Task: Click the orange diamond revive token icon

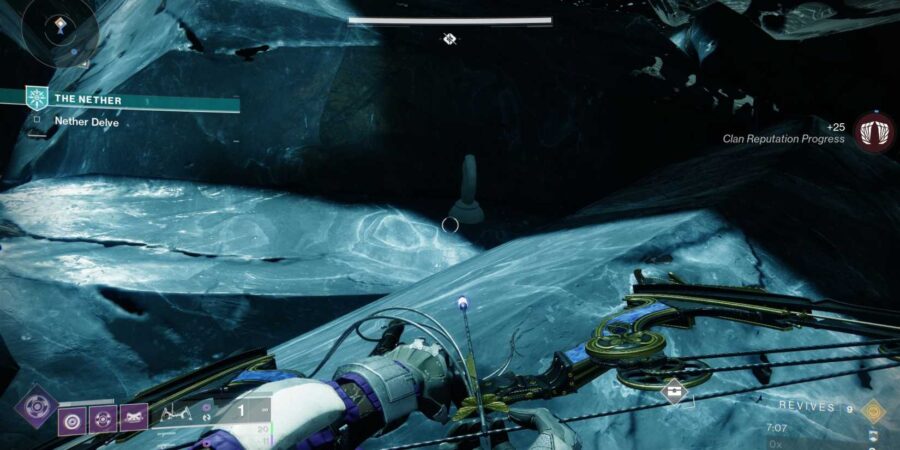Action: click(x=873, y=408)
